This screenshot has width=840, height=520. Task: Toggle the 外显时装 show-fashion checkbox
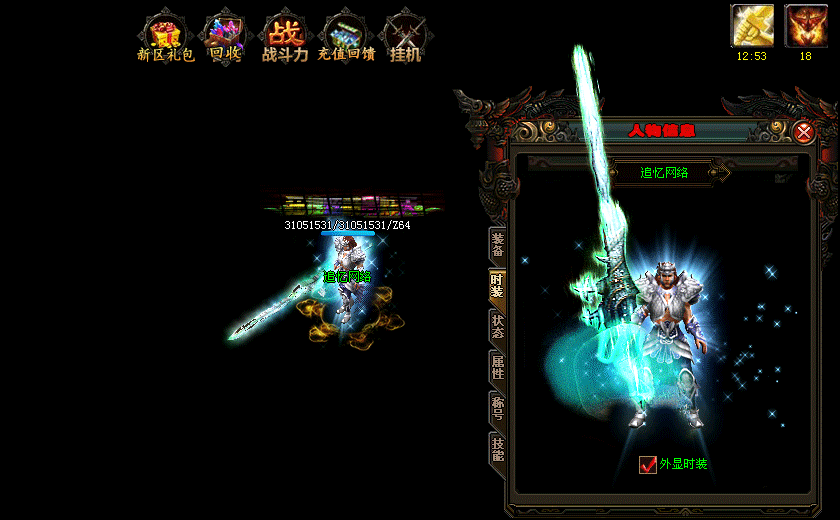click(x=648, y=464)
